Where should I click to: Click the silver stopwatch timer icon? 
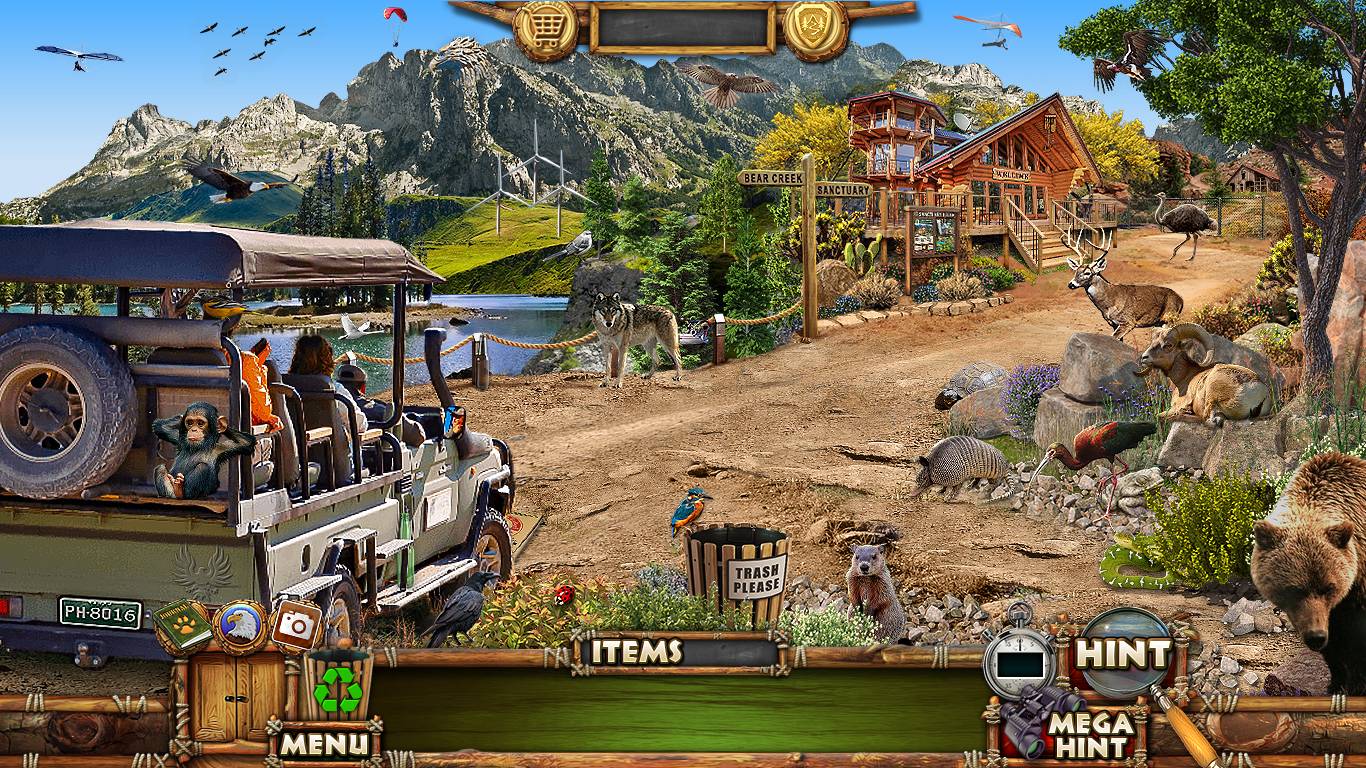1019,660
